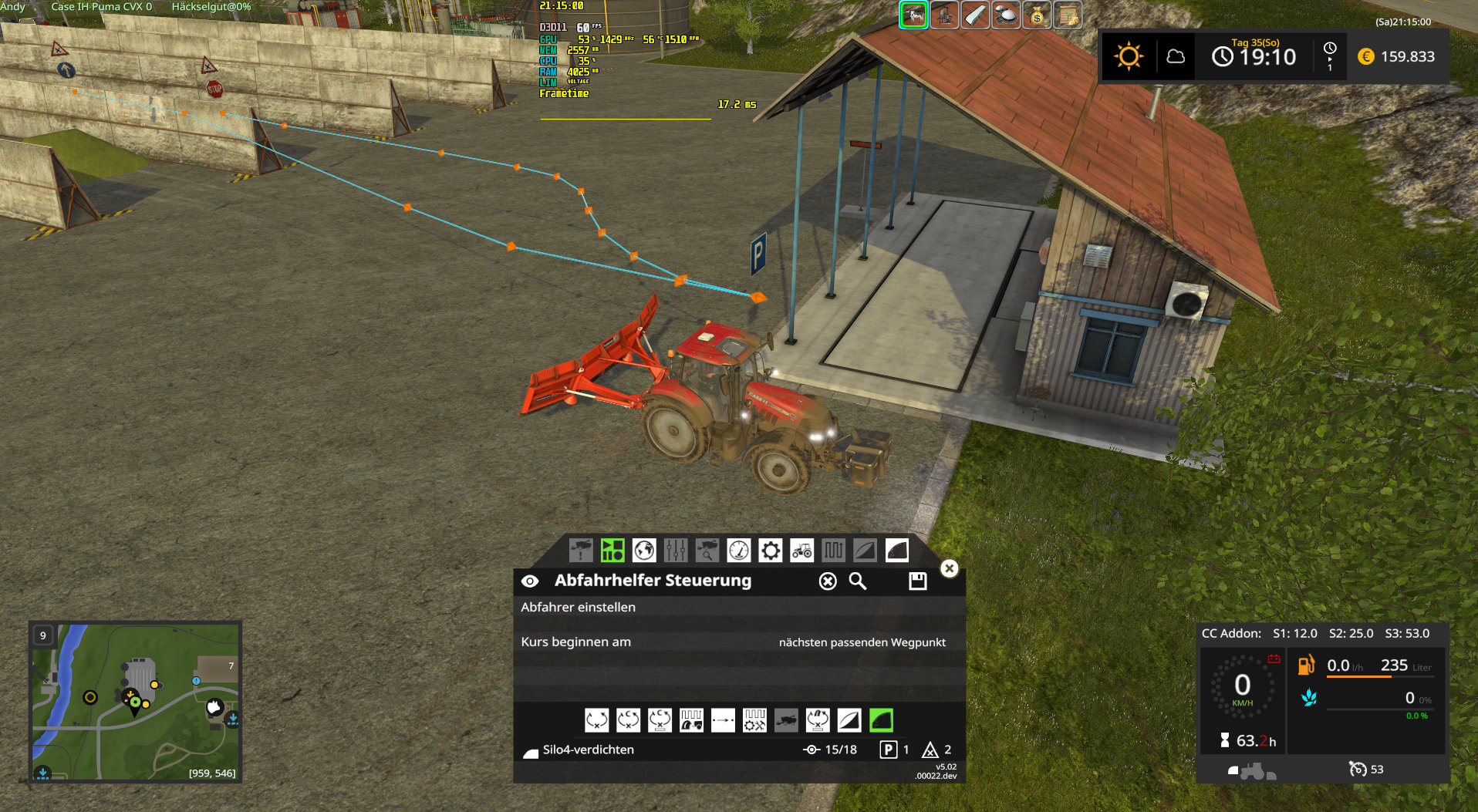Save the course with the floppy disk icon
1478x812 pixels.
[917, 581]
